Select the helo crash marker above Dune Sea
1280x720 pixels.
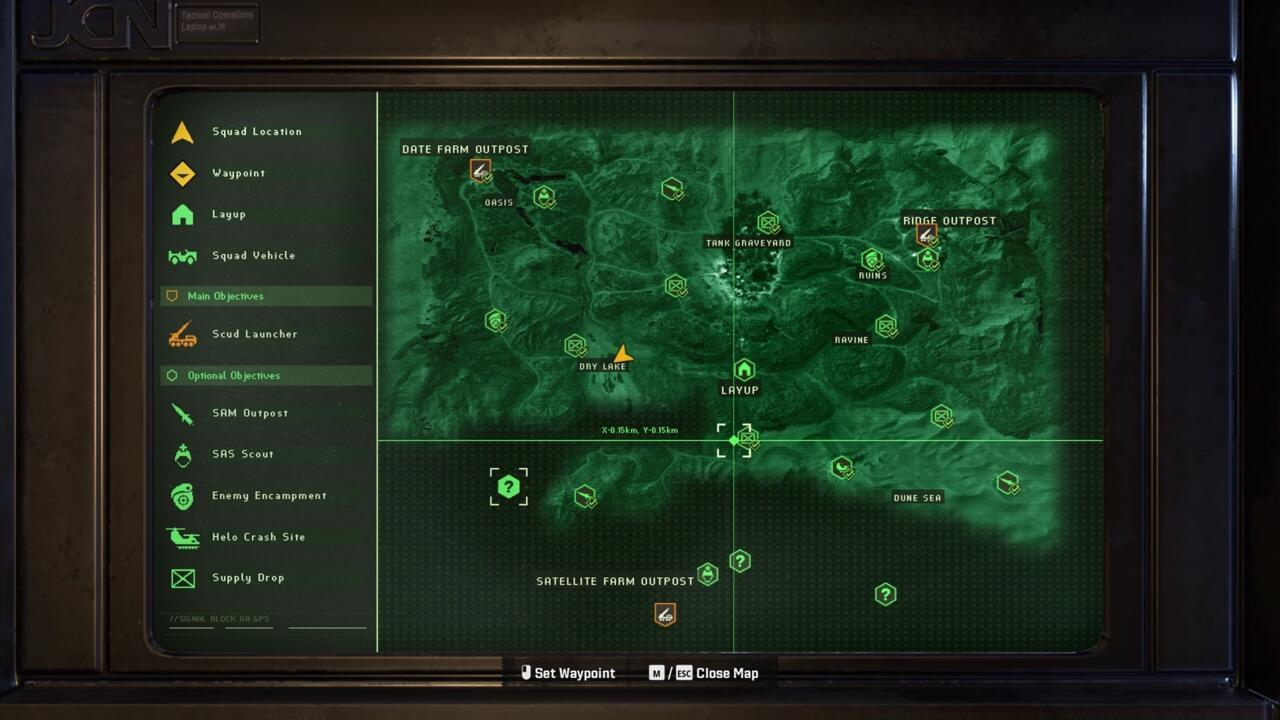point(842,467)
